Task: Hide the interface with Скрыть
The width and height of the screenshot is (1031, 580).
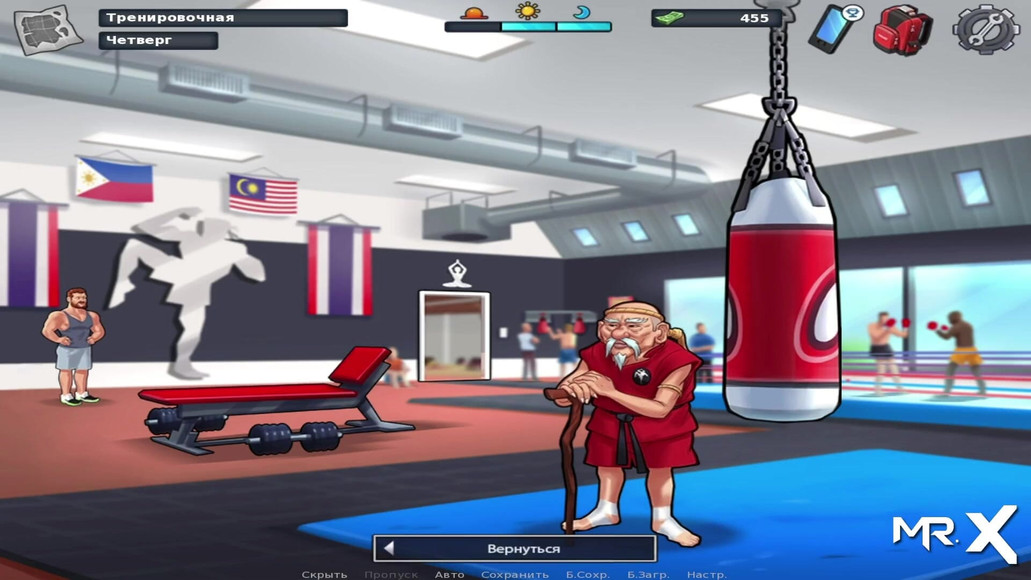Action: point(324,574)
